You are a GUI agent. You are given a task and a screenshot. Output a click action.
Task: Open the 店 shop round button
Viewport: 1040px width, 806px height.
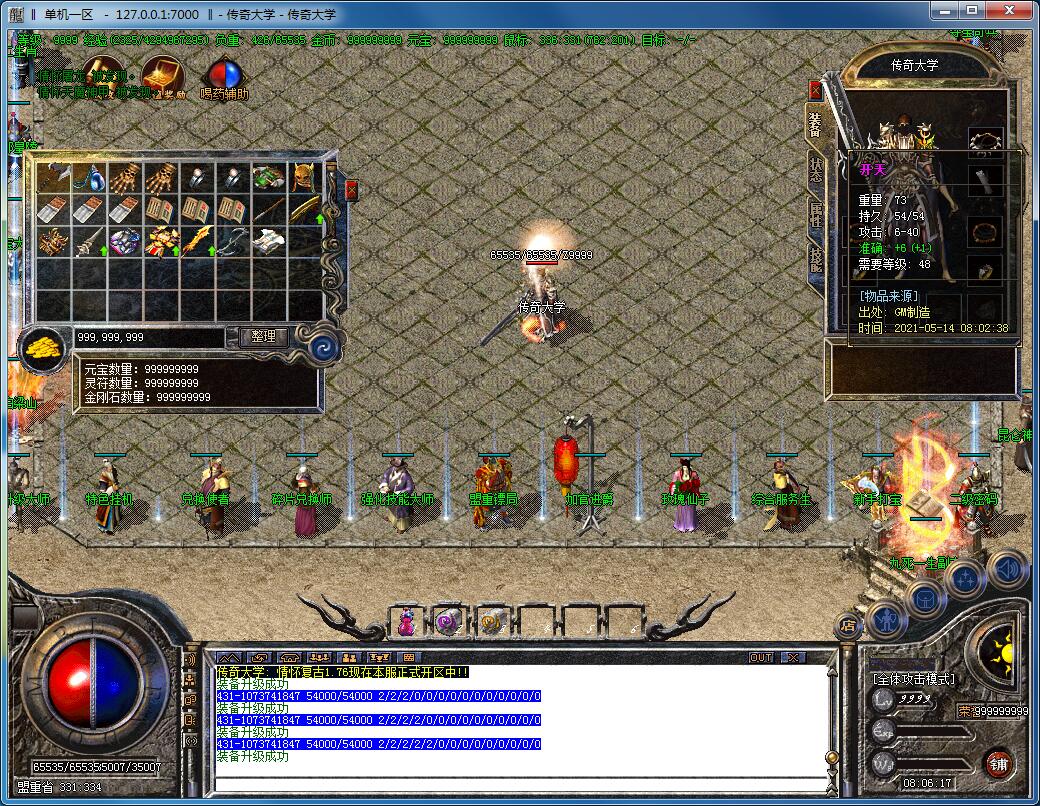(x=849, y=626)
